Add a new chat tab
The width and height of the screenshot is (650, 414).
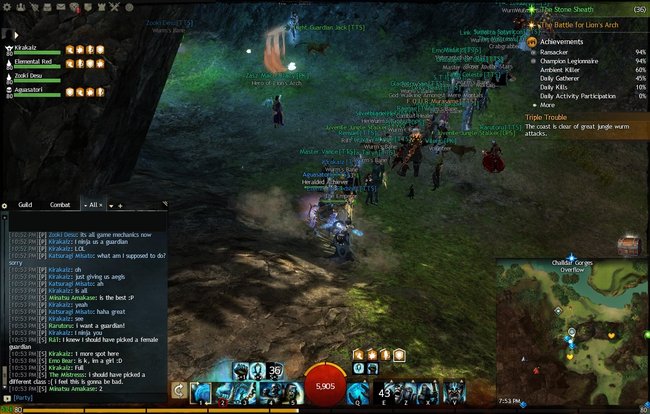tap(120, 205)
